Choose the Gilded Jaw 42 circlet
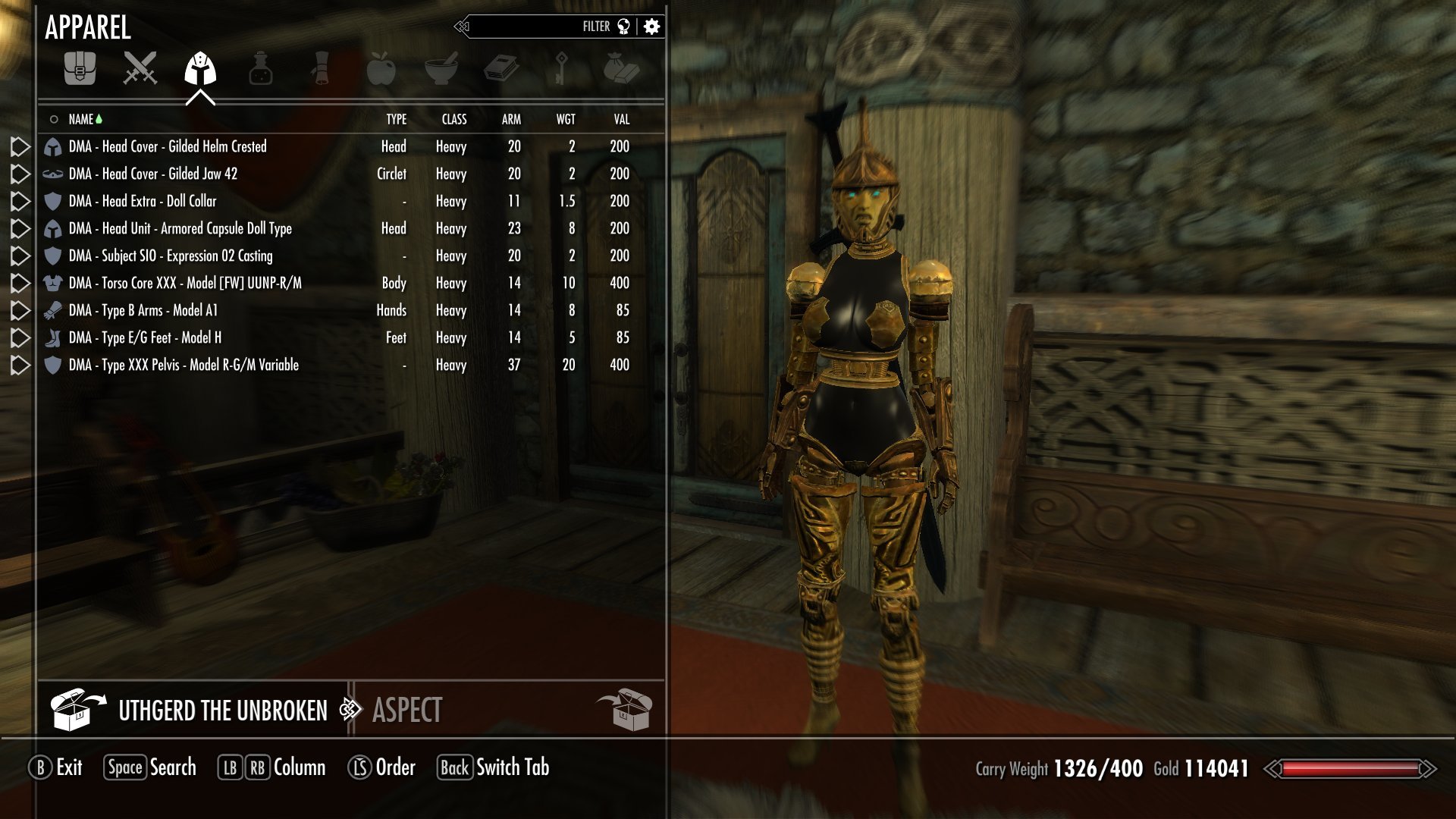Screen dimensions: 1456x819 point(153,174)
